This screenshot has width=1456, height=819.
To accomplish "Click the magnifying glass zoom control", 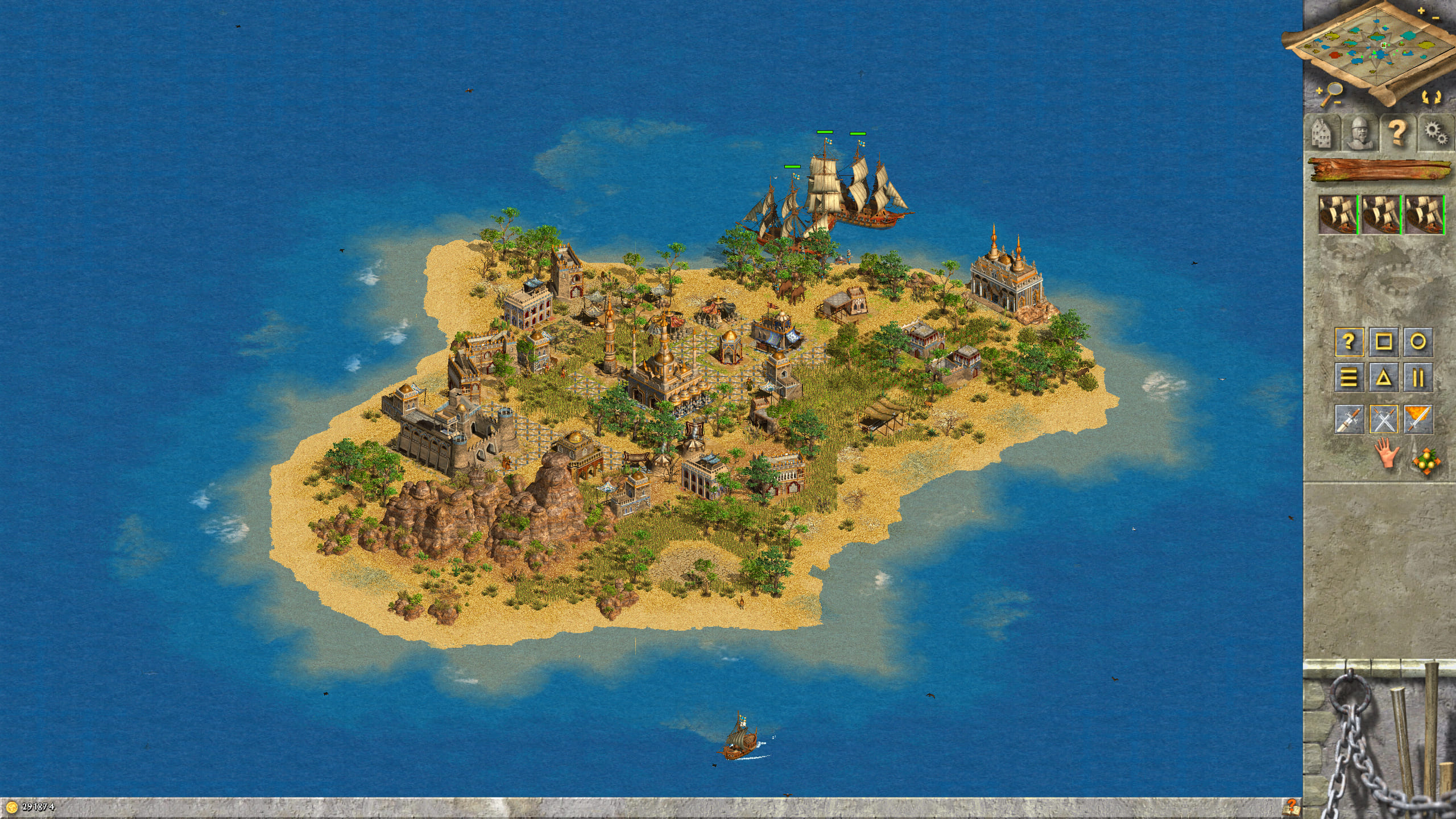I will 1329,93.
